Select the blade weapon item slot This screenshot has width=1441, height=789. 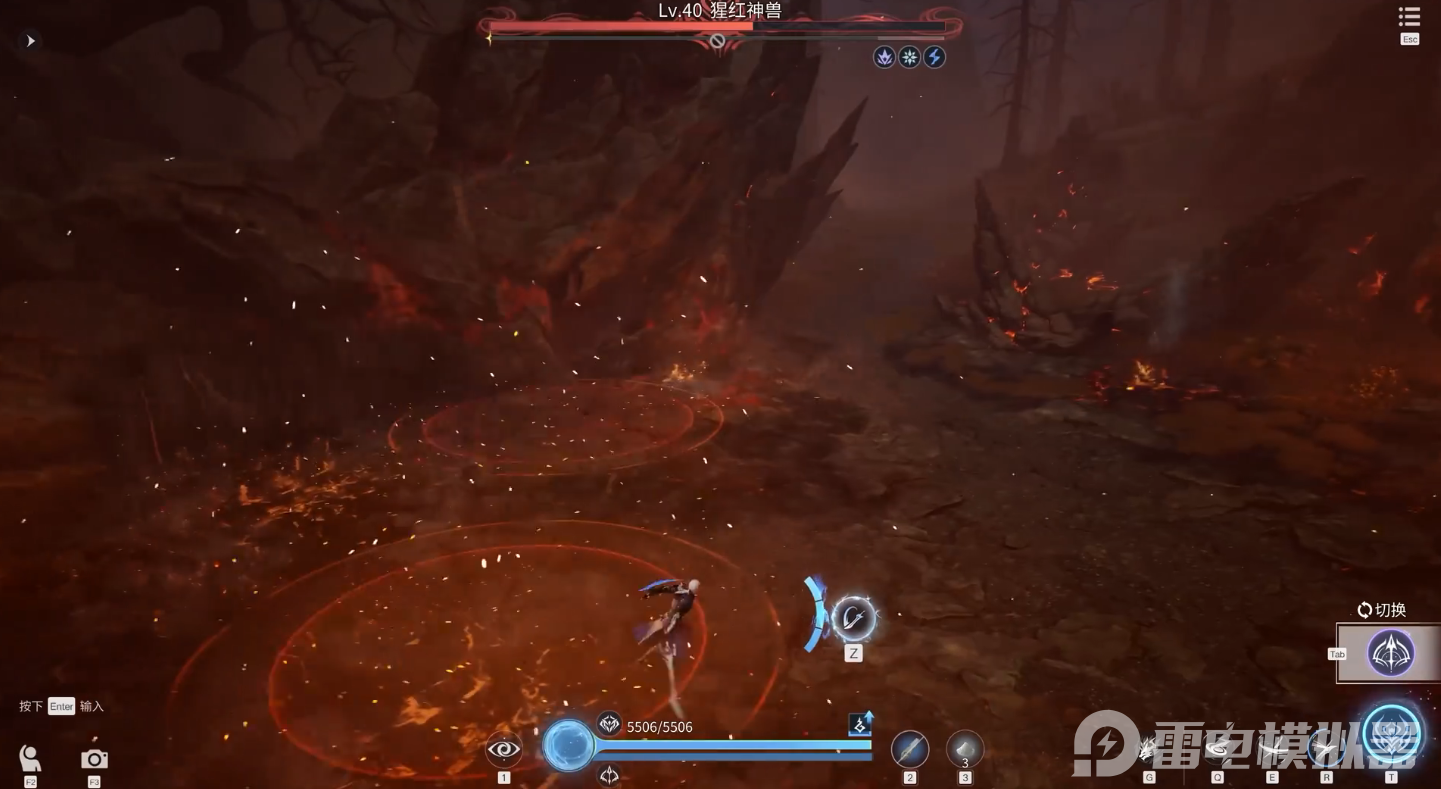pyautogui.click(x=910, y=749)
